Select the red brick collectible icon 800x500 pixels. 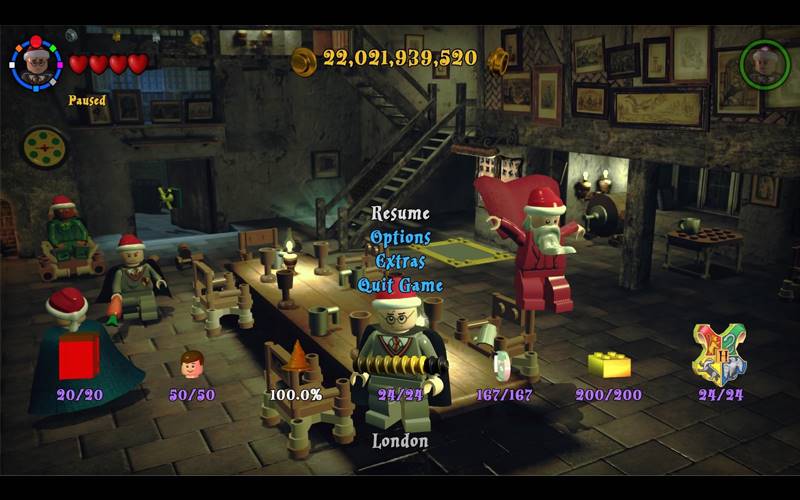point(79,356)
